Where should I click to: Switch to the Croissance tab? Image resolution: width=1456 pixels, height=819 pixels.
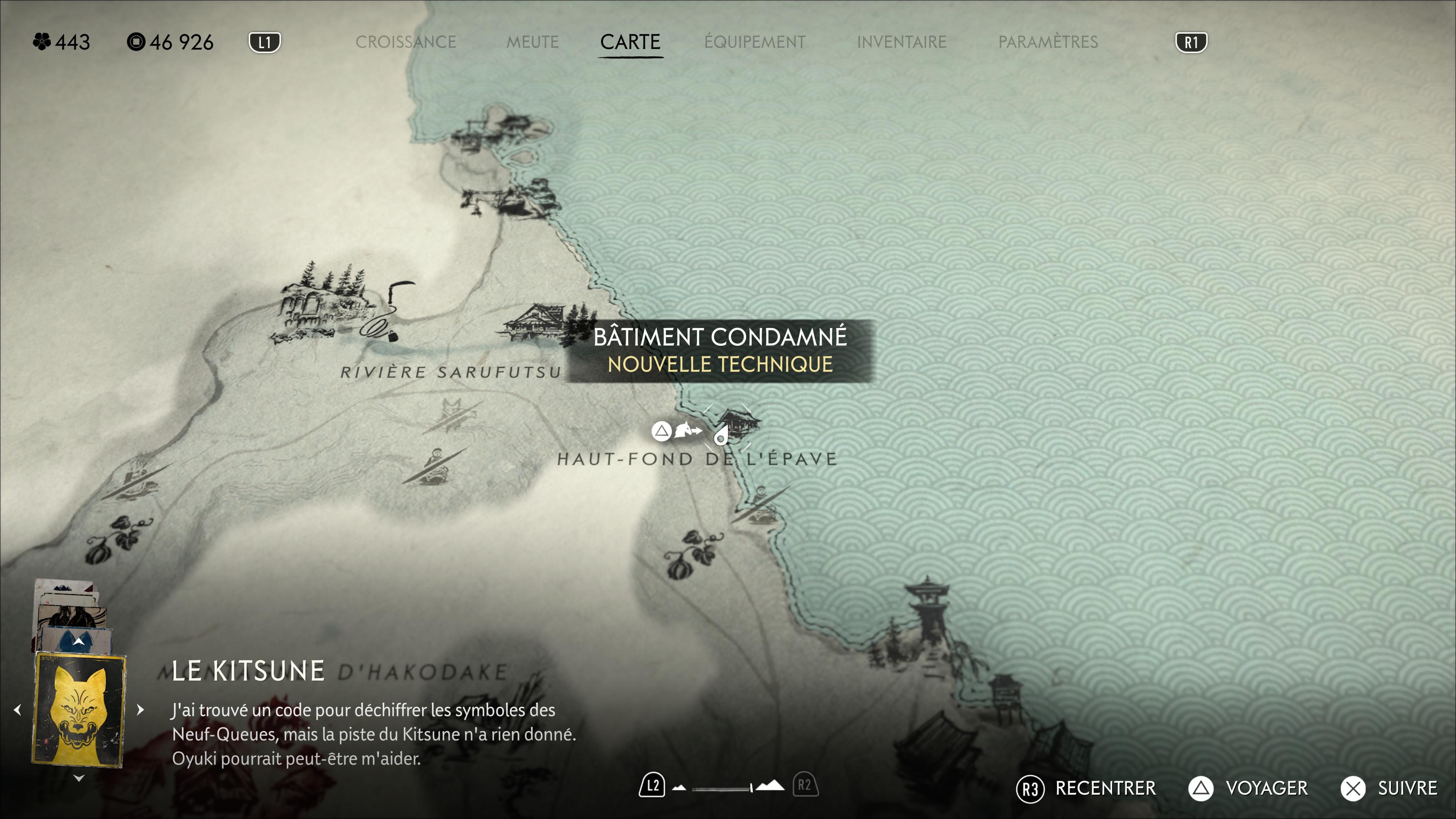coord(405,42)
